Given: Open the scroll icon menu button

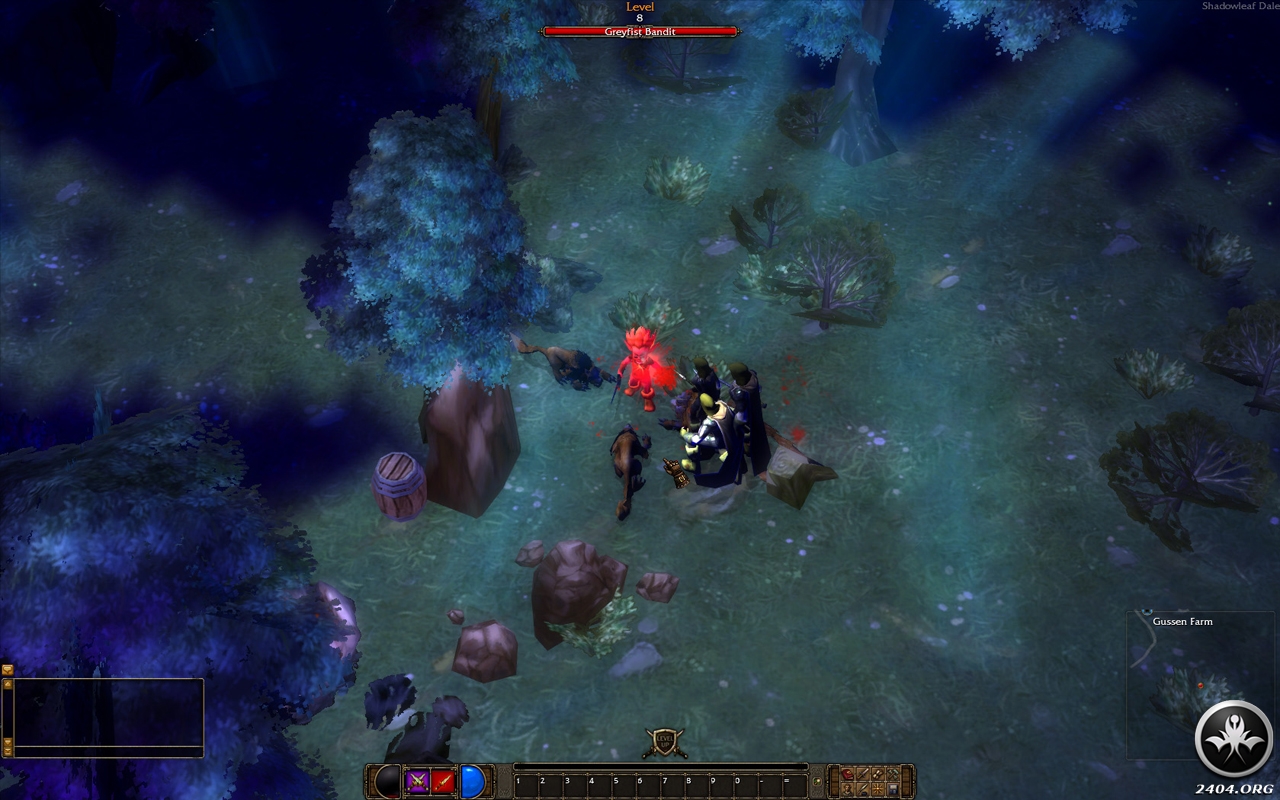Looking at the screenshot, I should [878, 774].
